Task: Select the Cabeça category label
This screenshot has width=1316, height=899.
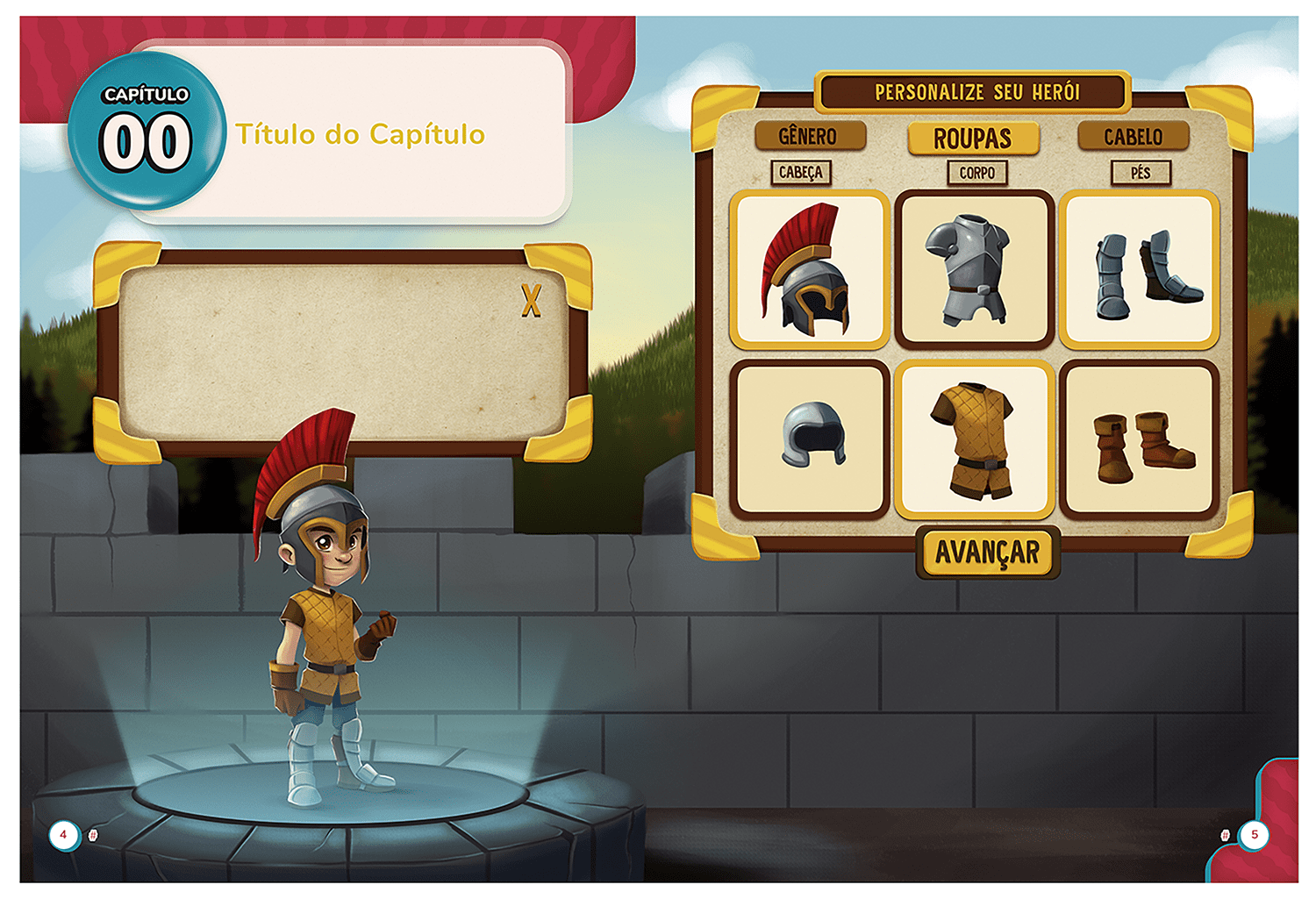Action: (x=801, y=173)
